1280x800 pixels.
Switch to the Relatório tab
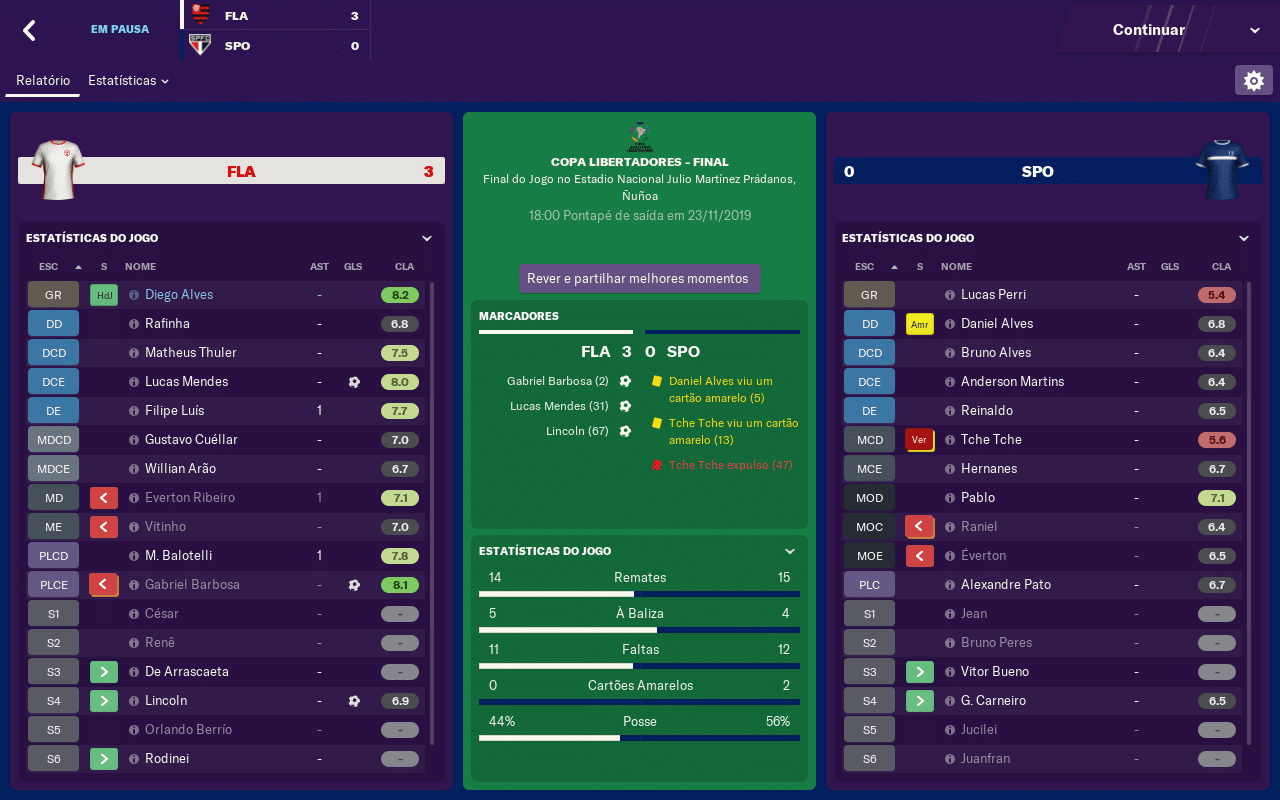coord(43,80)
